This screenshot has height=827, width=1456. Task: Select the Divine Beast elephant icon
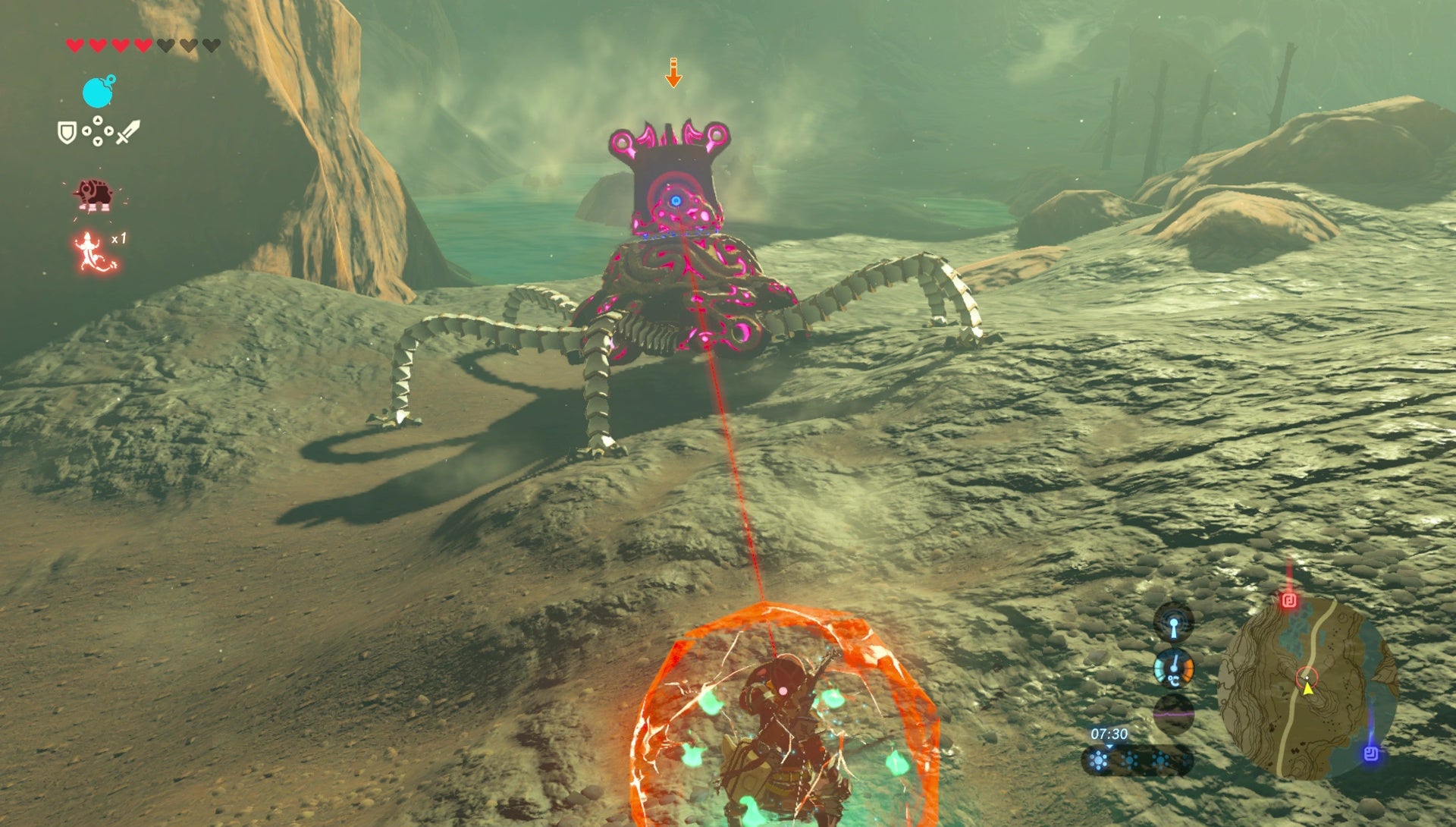pyautogui.click(x=94, y=194)
